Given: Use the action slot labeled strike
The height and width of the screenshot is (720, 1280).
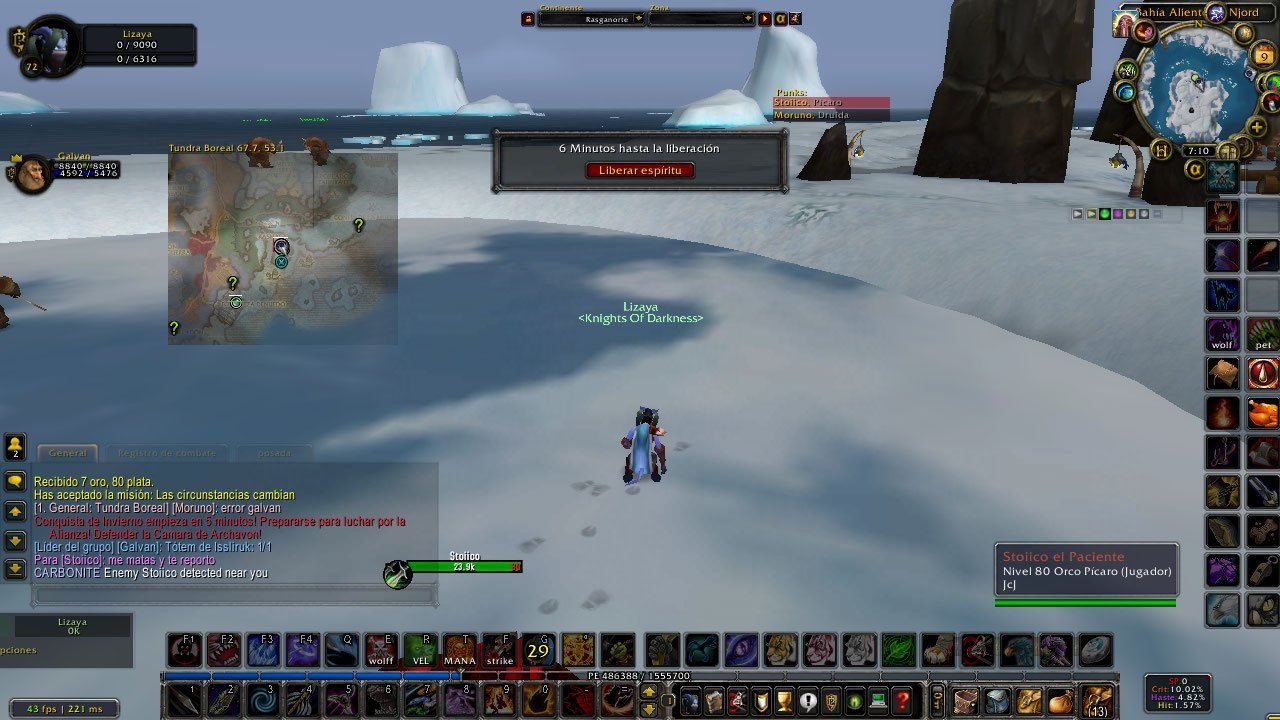Looking at the screenshot, I should point(499,650).
